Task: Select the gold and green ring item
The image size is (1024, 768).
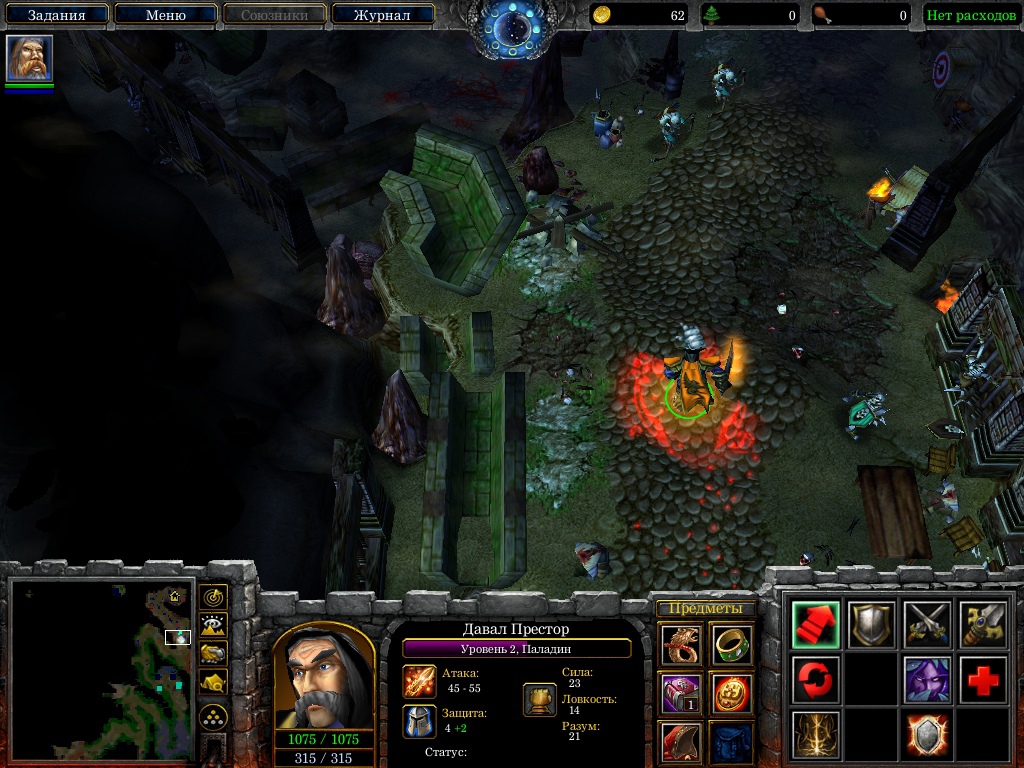Action: pyautogui.click(x=731, y=644)
